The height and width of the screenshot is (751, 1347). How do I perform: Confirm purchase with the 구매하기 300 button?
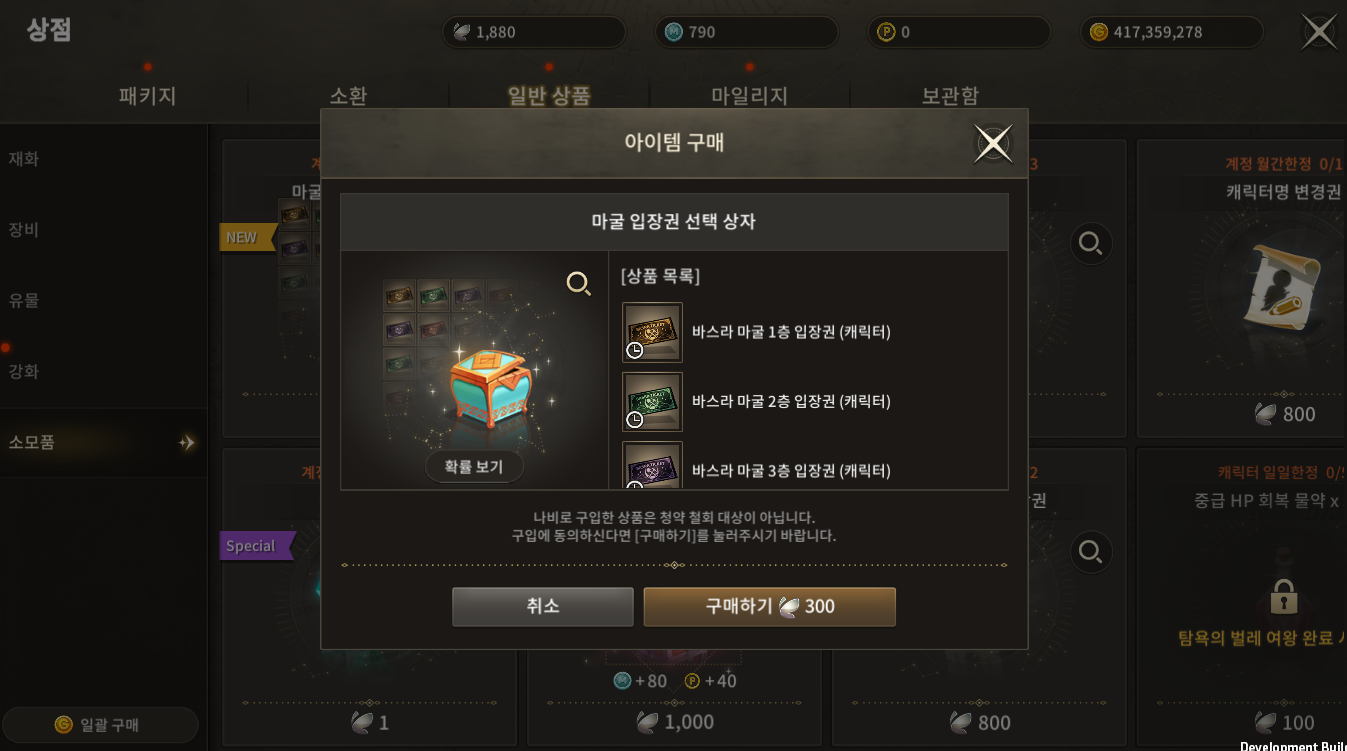pos(769,606)
